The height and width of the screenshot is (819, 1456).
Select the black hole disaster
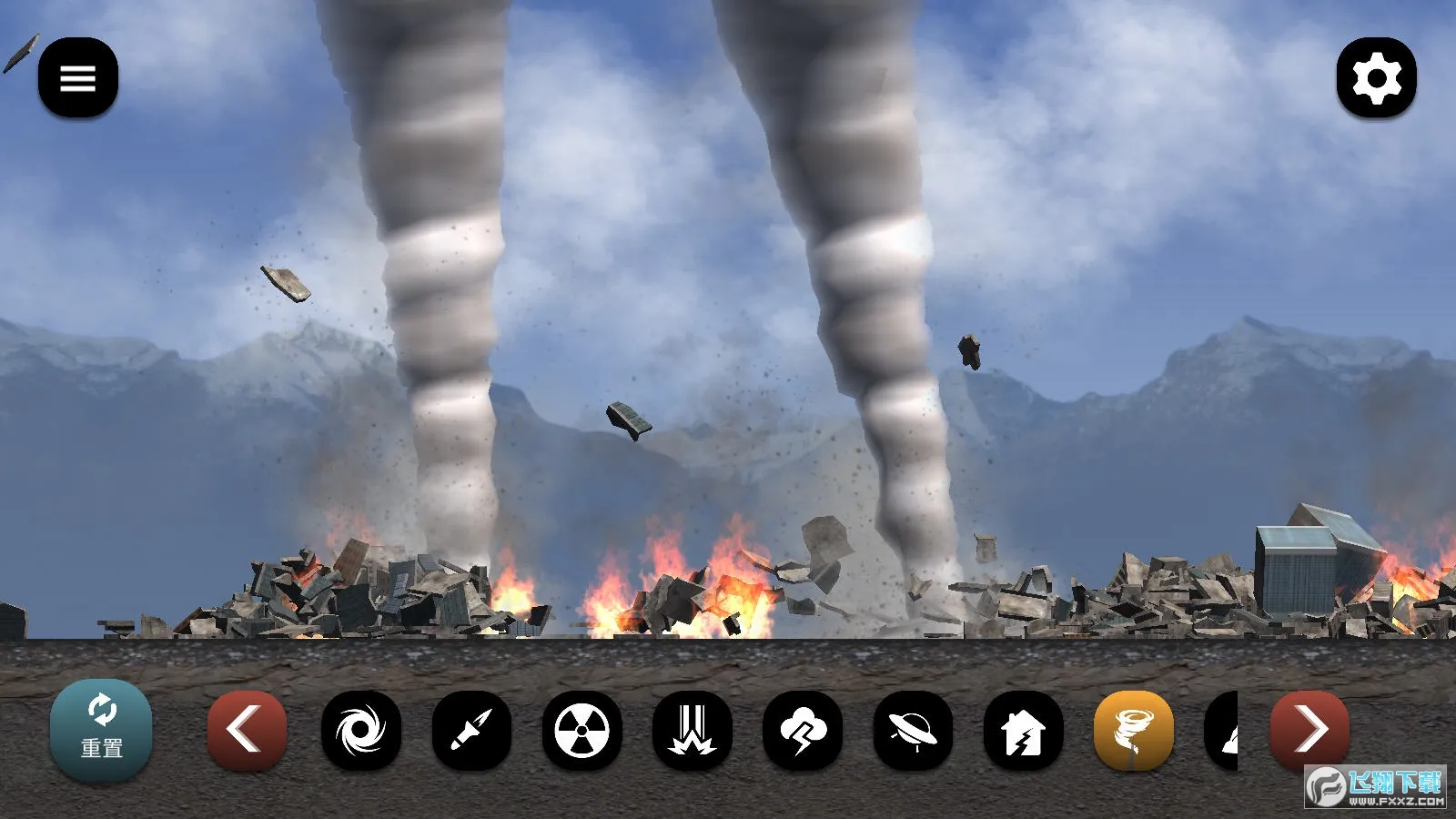361,730
